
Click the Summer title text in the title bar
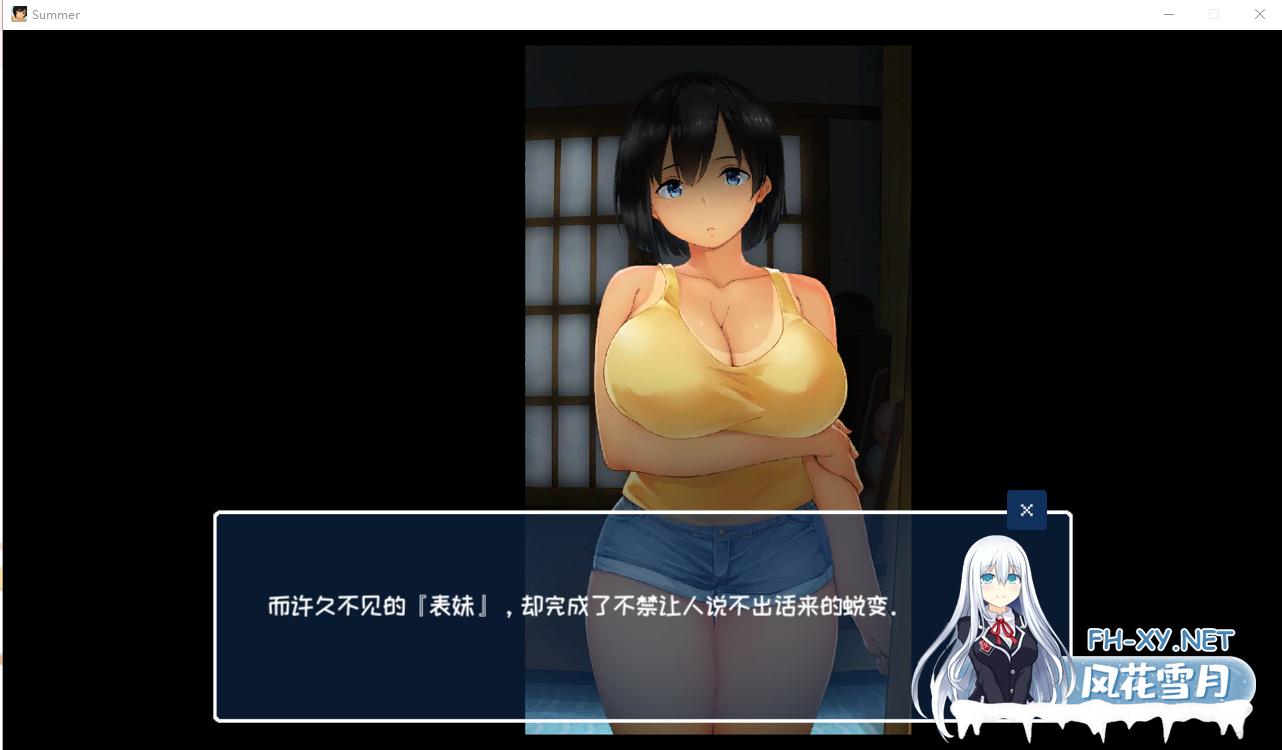tap(58, 14)
